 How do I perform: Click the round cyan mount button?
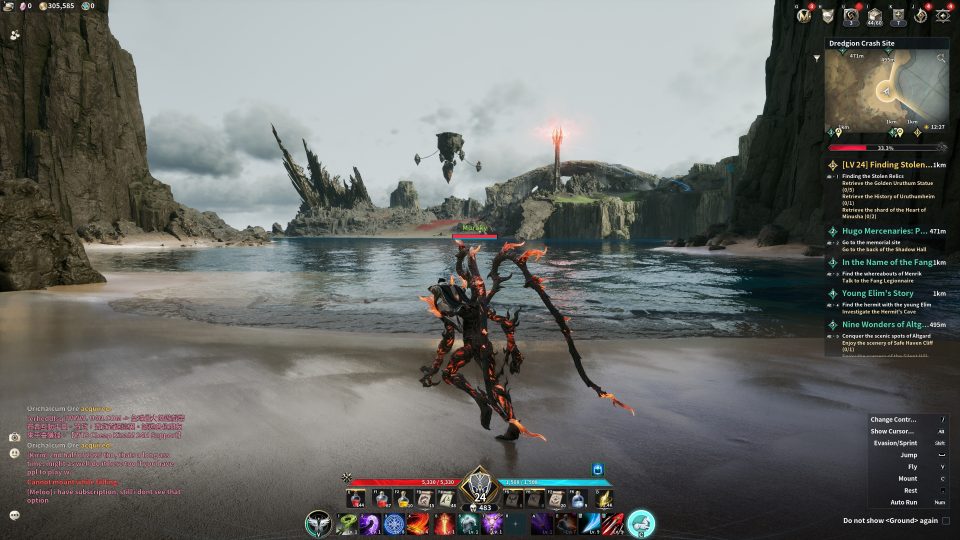pyautogui.click(x=641, y=523)
